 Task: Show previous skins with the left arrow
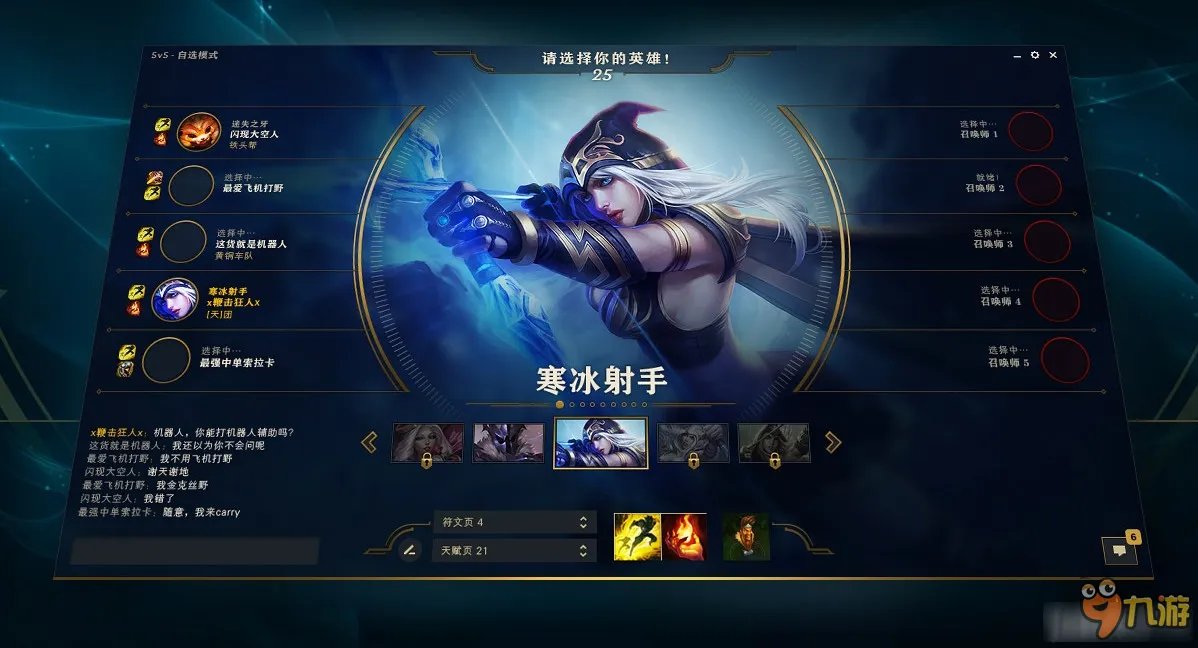[x=369, y=442]
